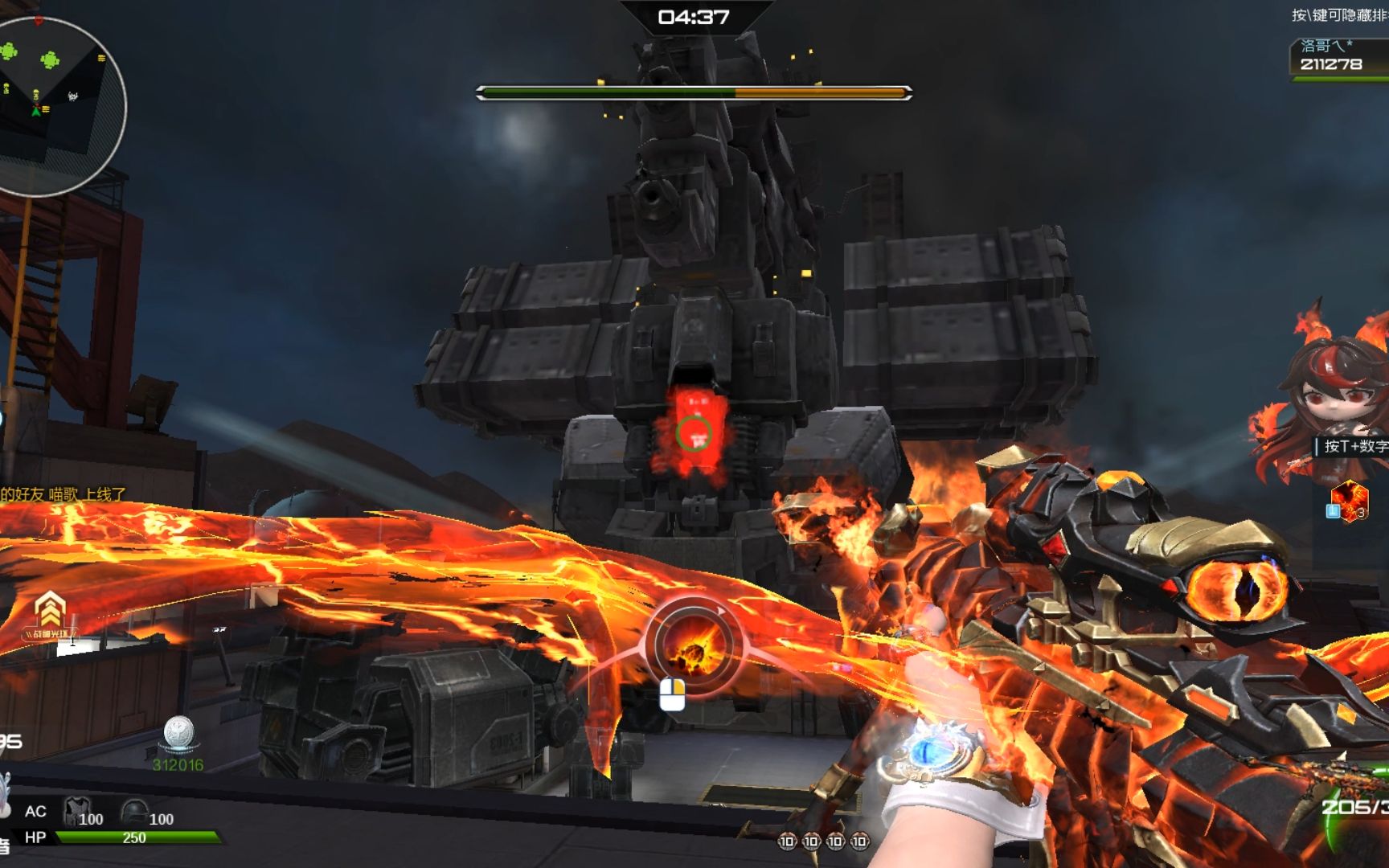This screenshot has width=1389, height=868.
Task: Select the helmet armor icon
Action: (133, 811)
